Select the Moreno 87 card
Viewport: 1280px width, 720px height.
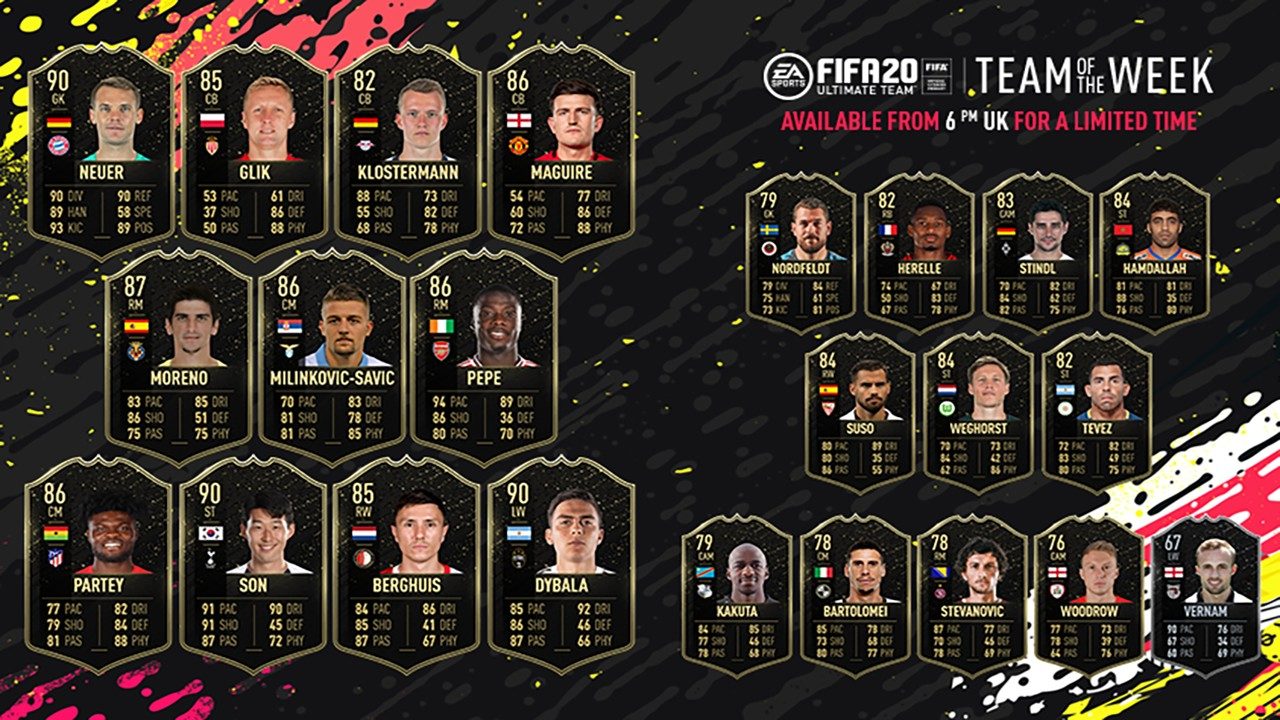click(x=178, y=357)
